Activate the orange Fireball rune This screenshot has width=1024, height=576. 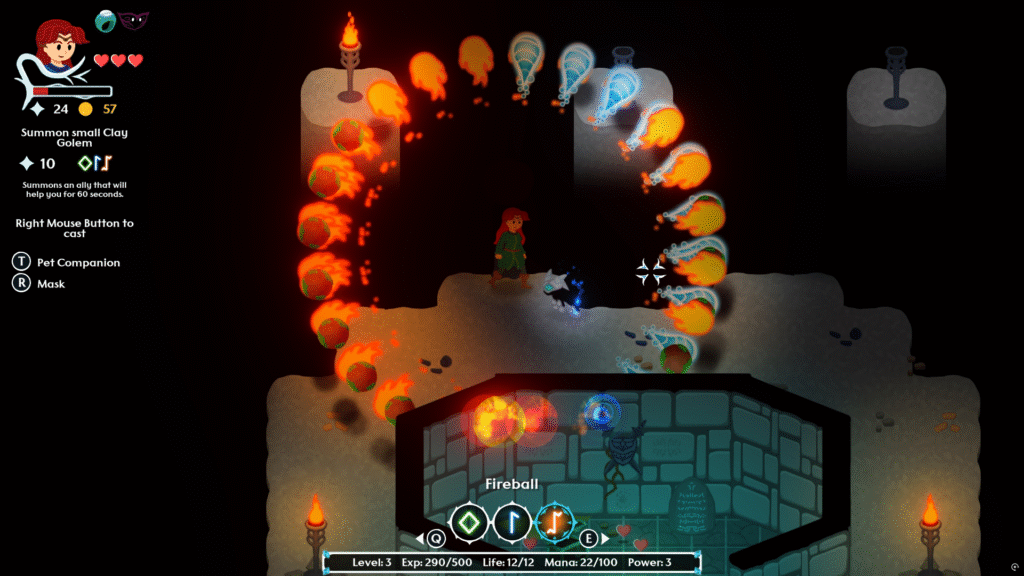coord(556,521)
